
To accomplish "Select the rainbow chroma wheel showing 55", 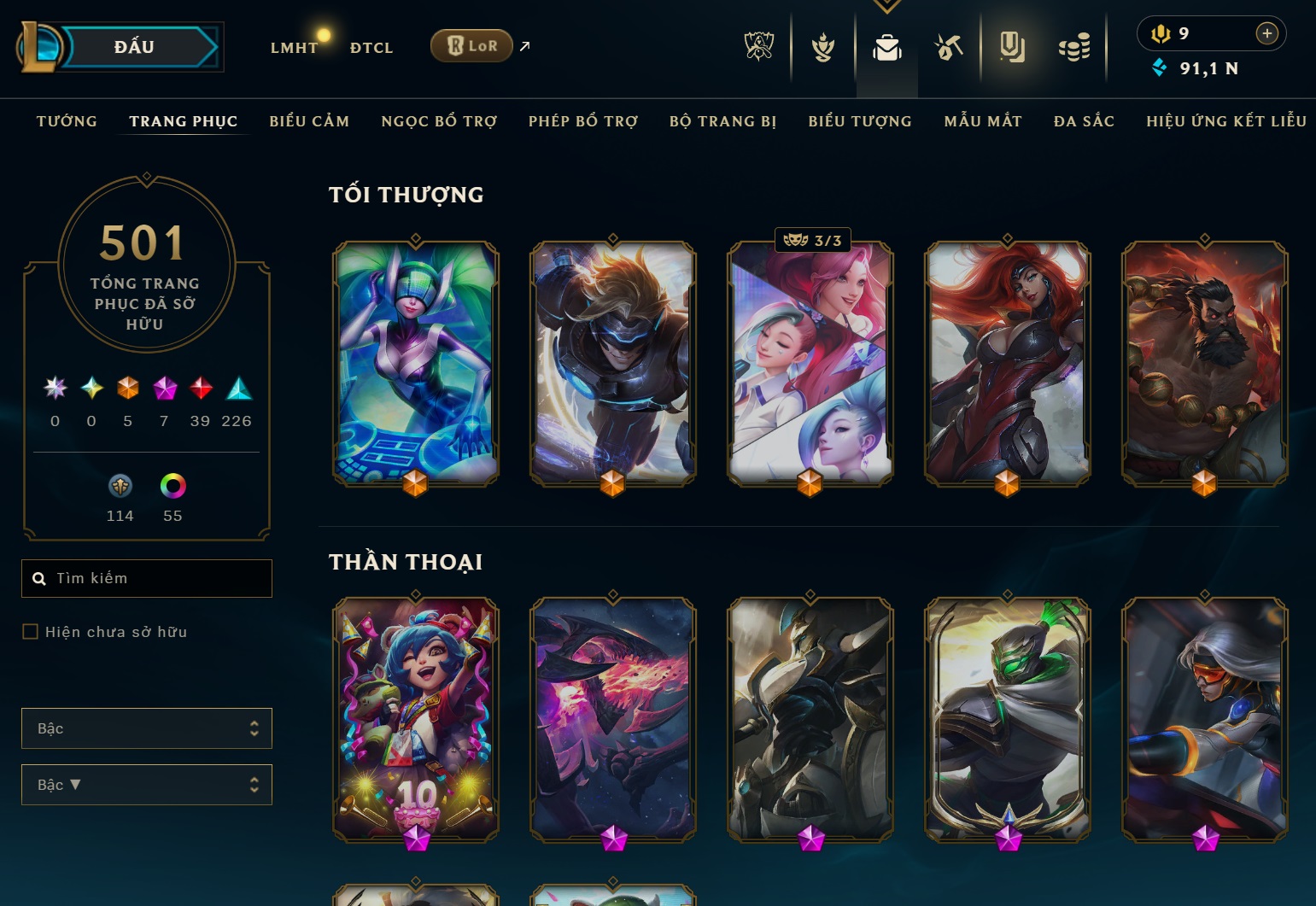I will (x=173, y=486).
